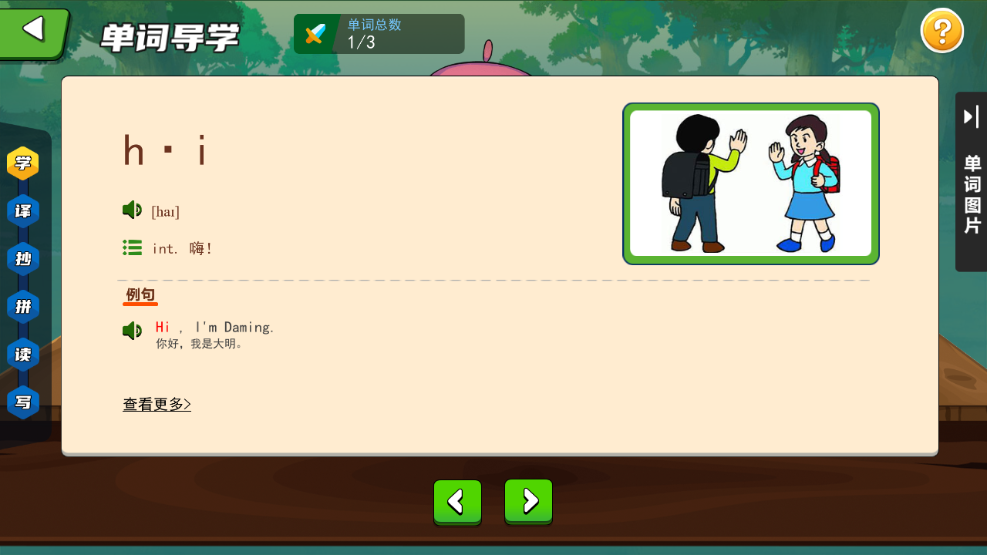Collapse the 单词图片 side panel
This screenshot has width=987, height=555.
(971, 118)
